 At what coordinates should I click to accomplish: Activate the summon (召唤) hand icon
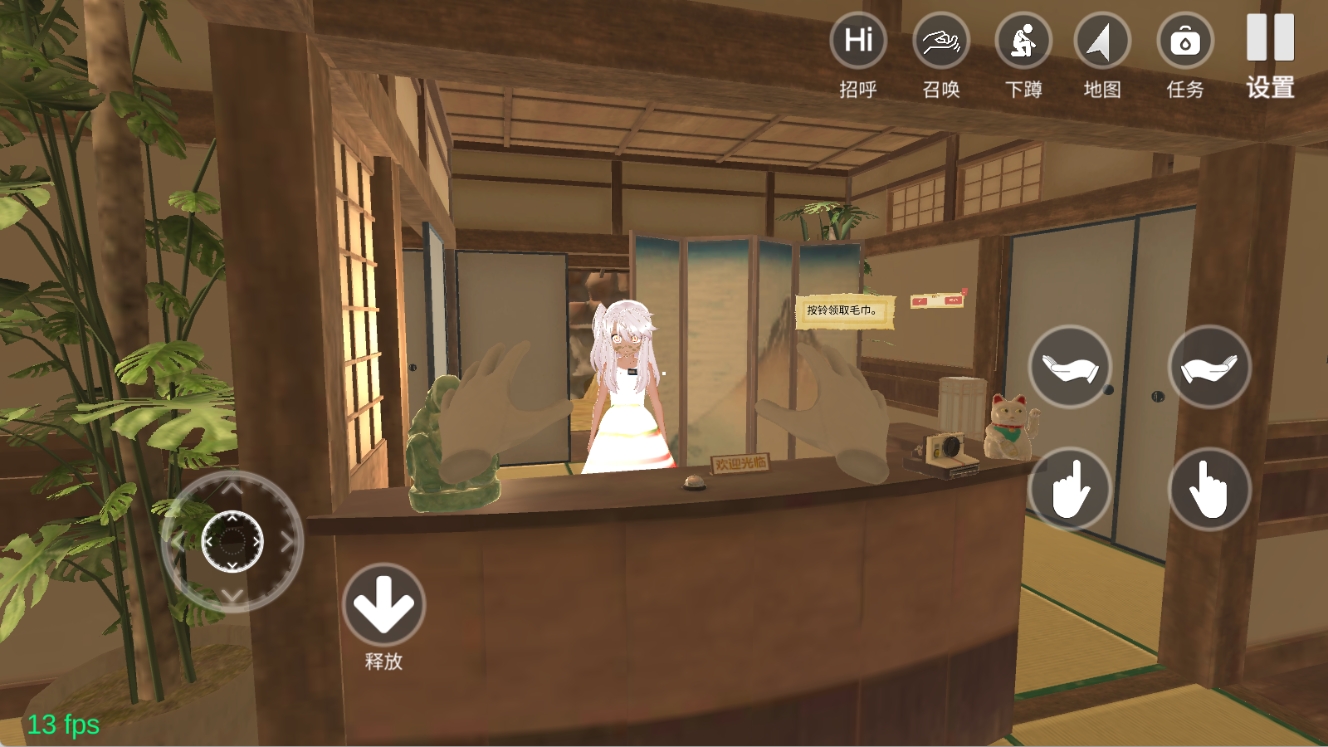point(941,41)
